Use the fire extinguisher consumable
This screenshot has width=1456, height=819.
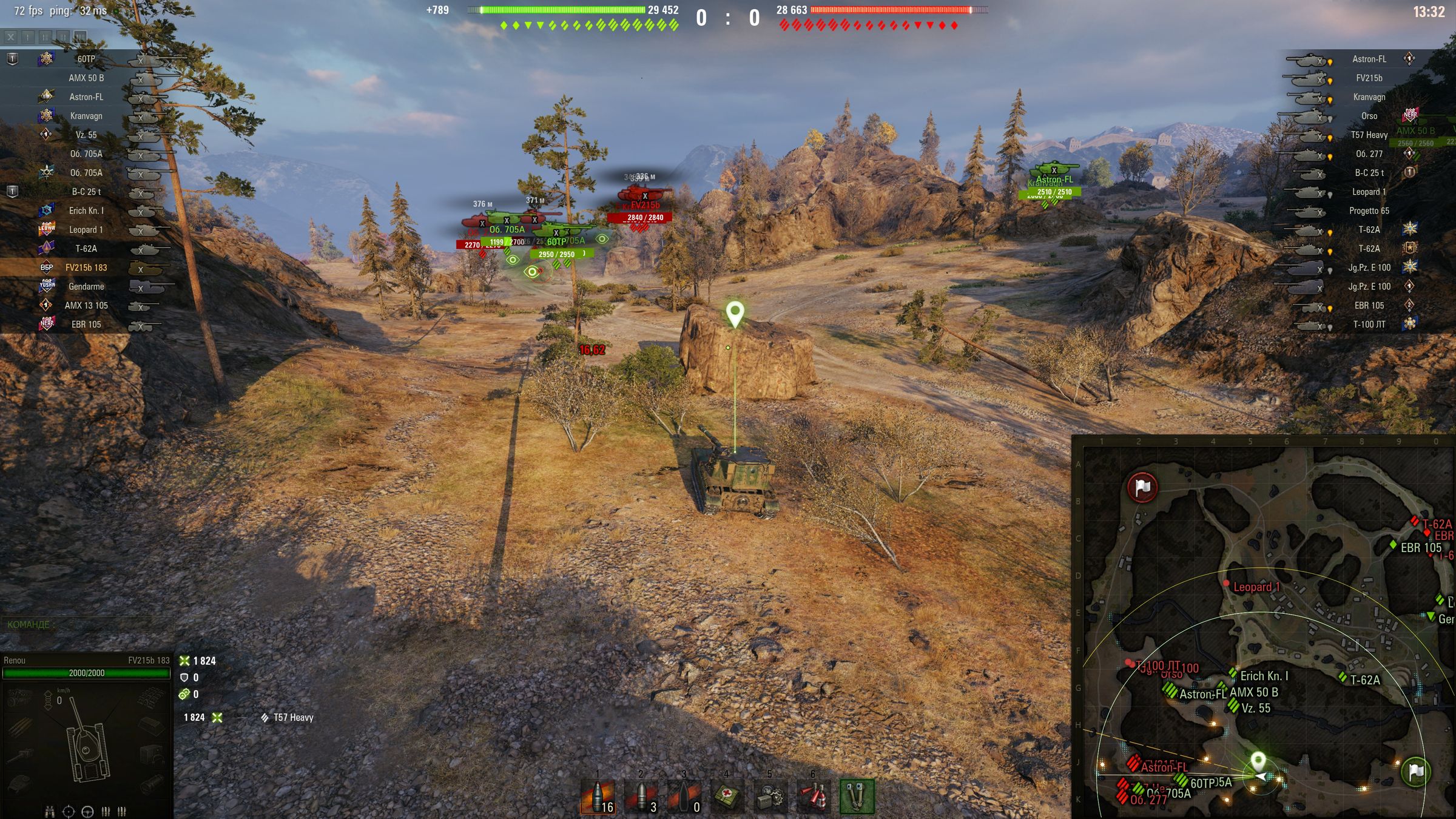click(813, 796)
